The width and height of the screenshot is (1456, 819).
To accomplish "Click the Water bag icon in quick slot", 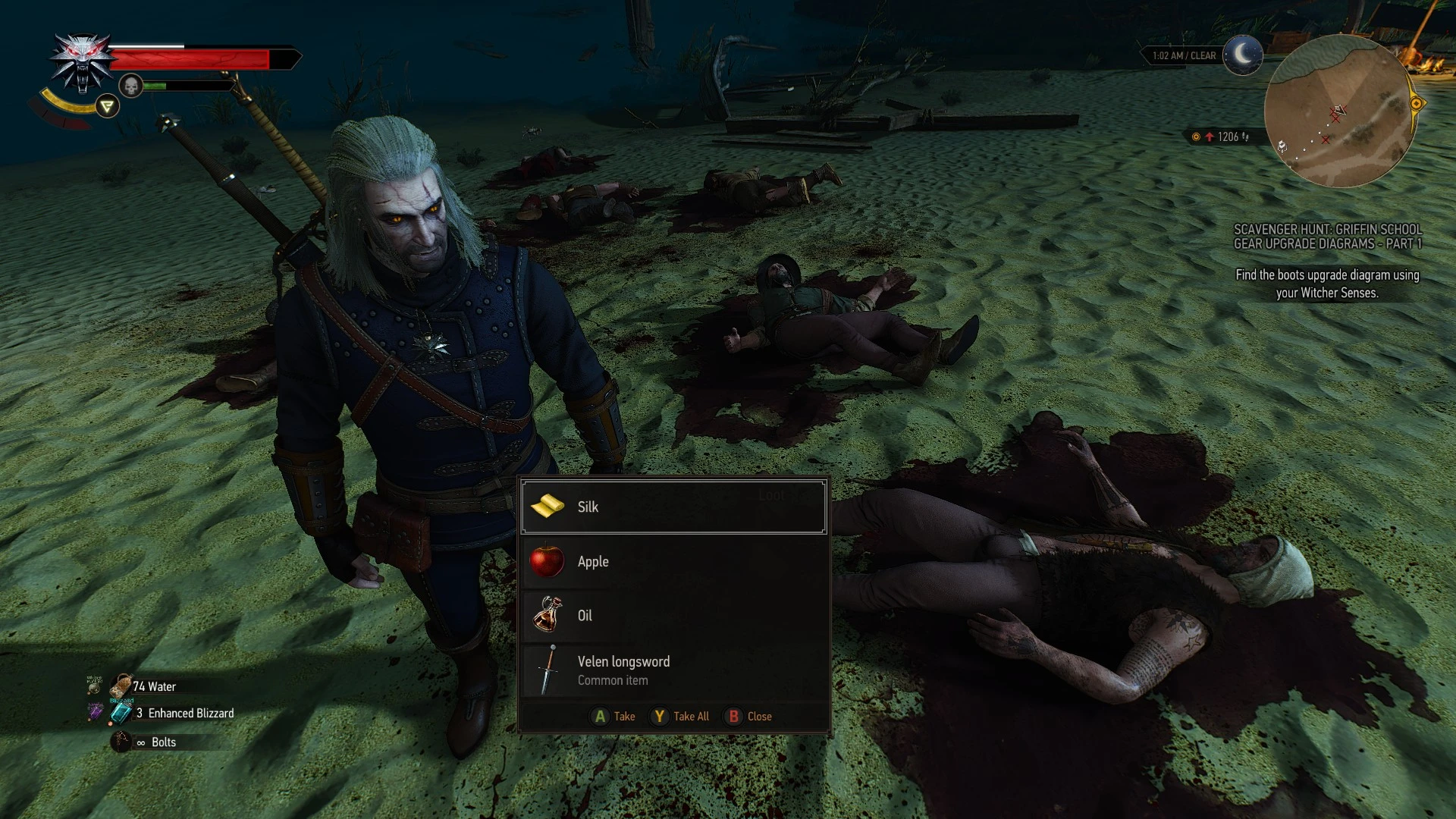I will (120, 686).
